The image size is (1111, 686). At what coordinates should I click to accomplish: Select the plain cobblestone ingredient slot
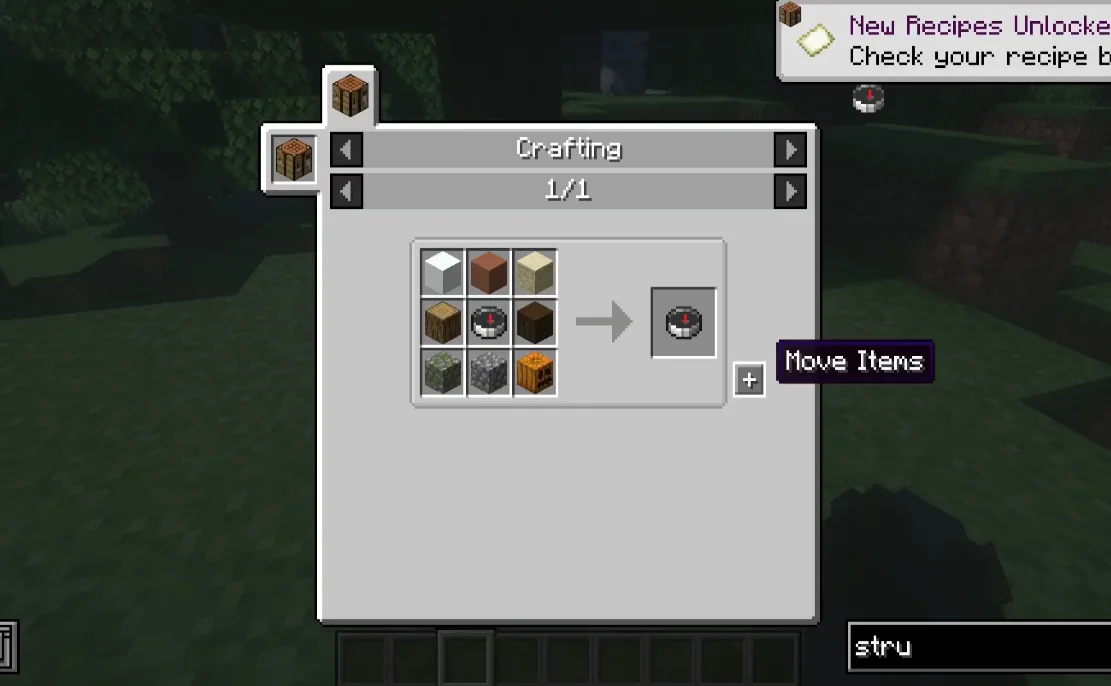tap(489, 372)
